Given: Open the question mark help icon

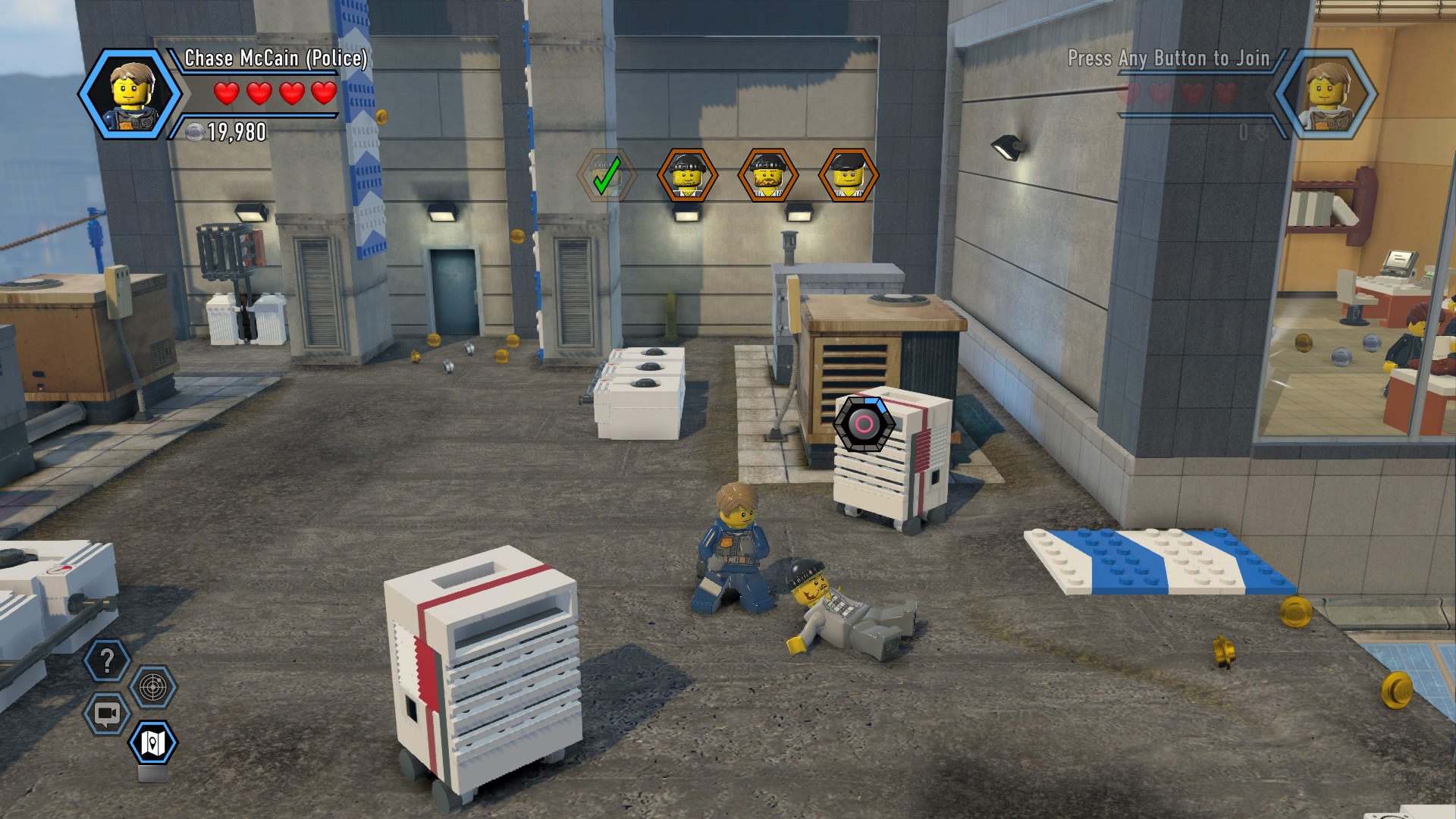Looking at the screenshot, I should 107,661.
